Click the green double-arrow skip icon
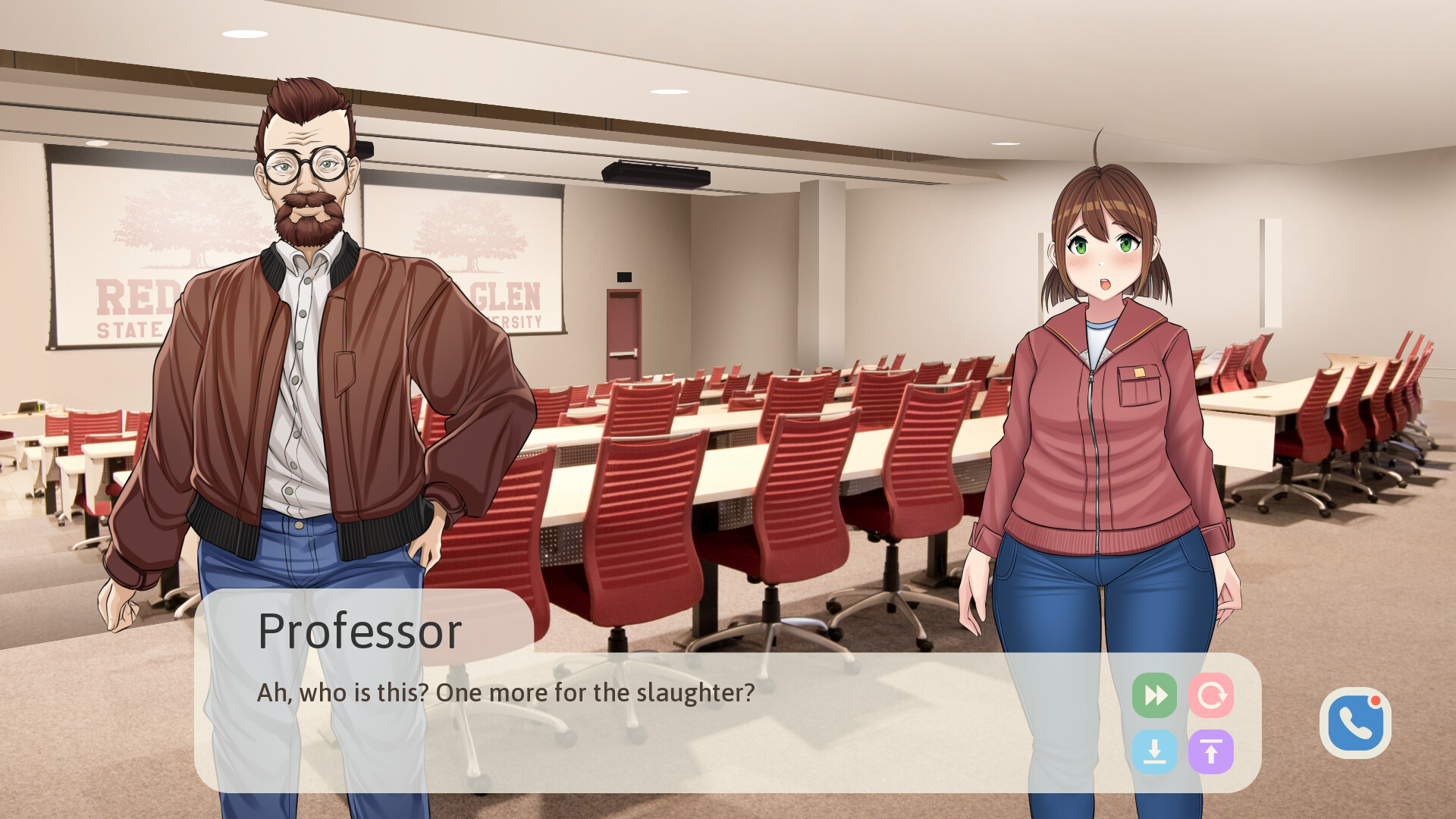The width and height of the screenshot is (1456, 819). click(x=1155, y=695)
